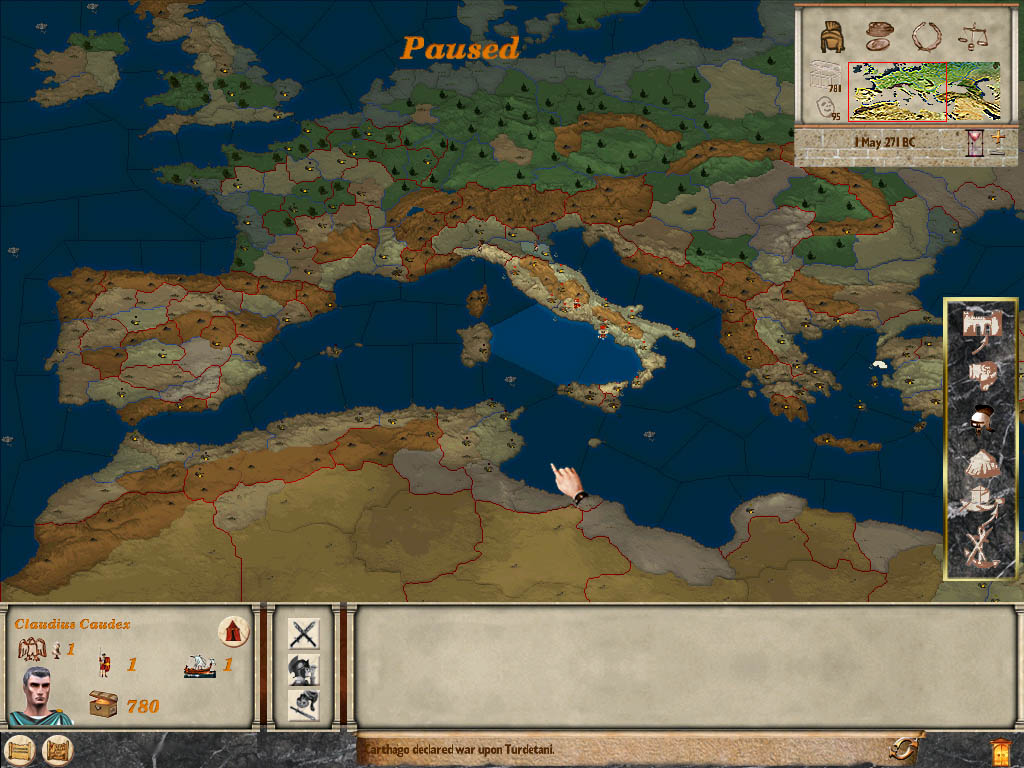Image resolution: width=1024 pixels, height=768 pixels.
Task: Open the military helmet overview icon
Action: pyautogui.click(x=830, y=36)
